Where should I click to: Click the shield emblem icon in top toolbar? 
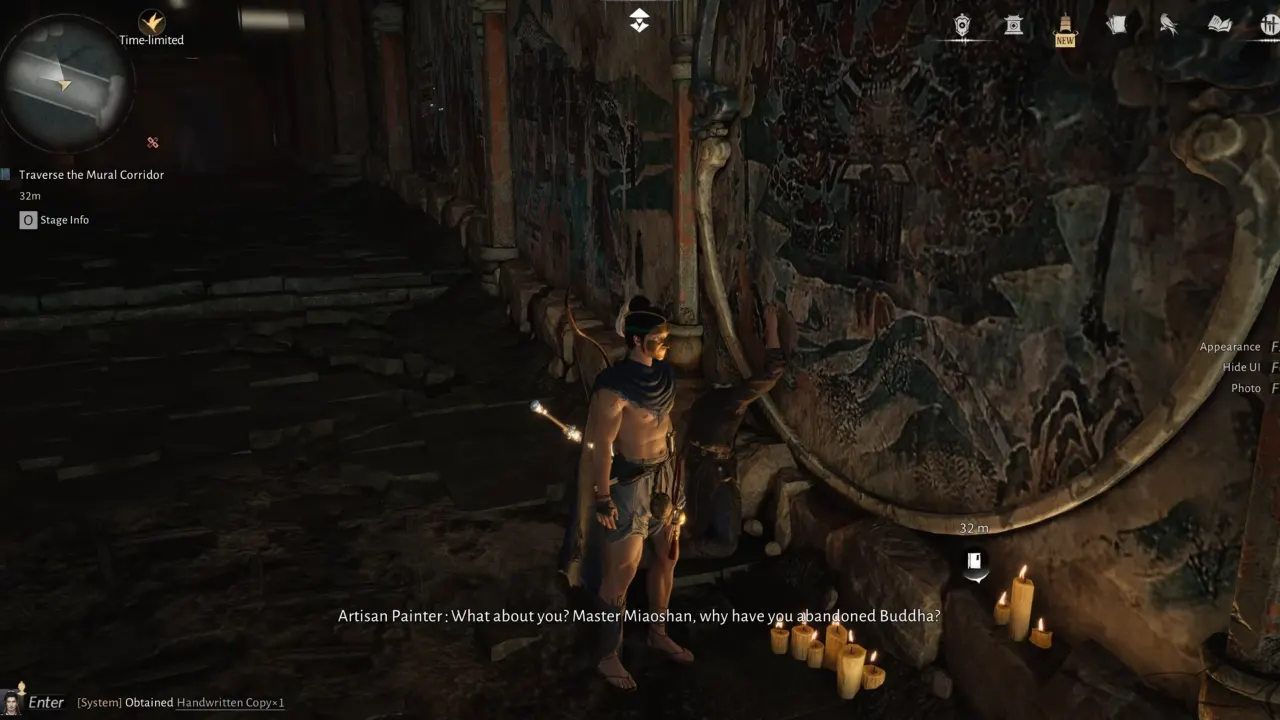coord(962,24)
